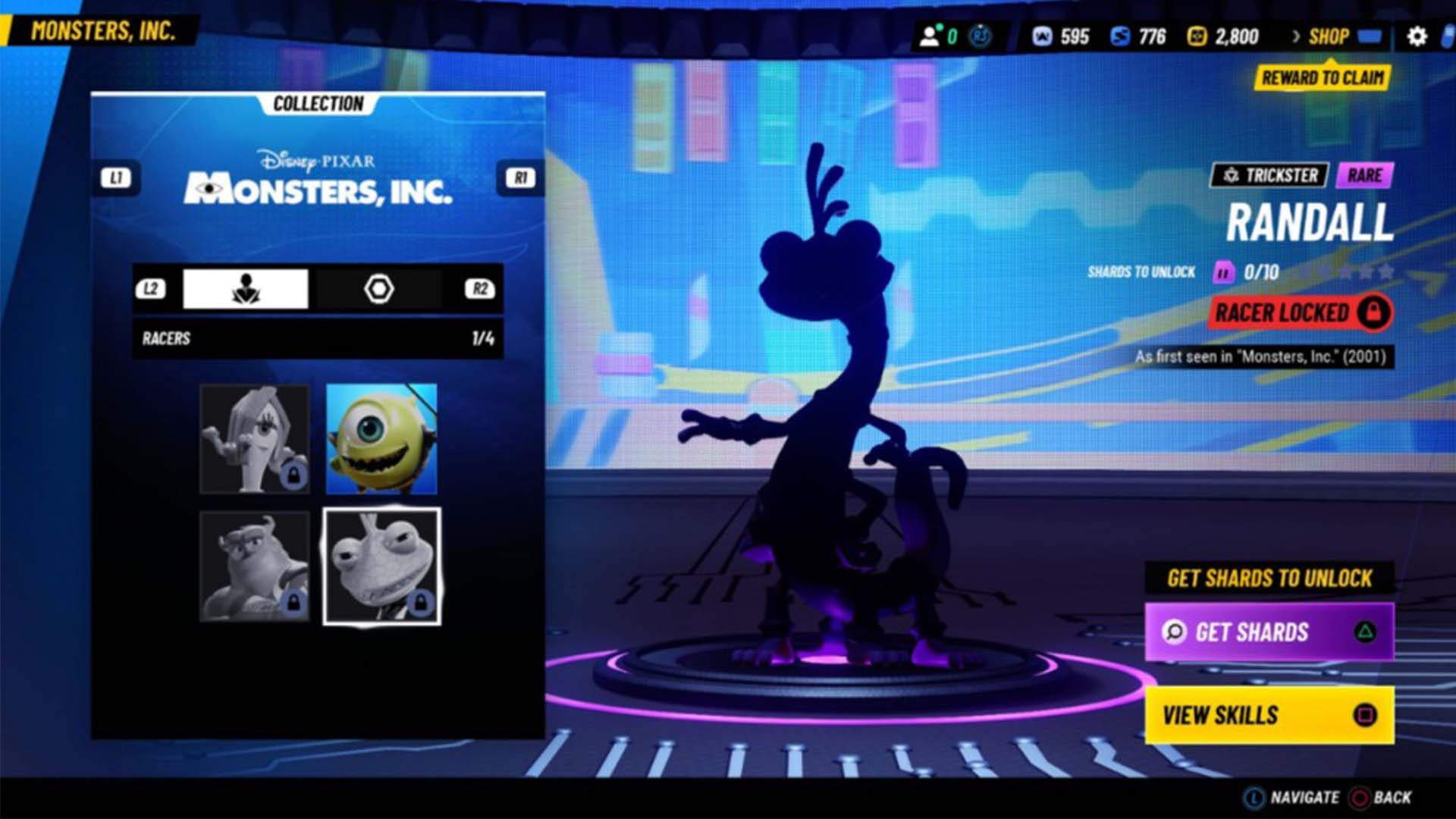Click the S currency icon showing 776

[1120, 36]
